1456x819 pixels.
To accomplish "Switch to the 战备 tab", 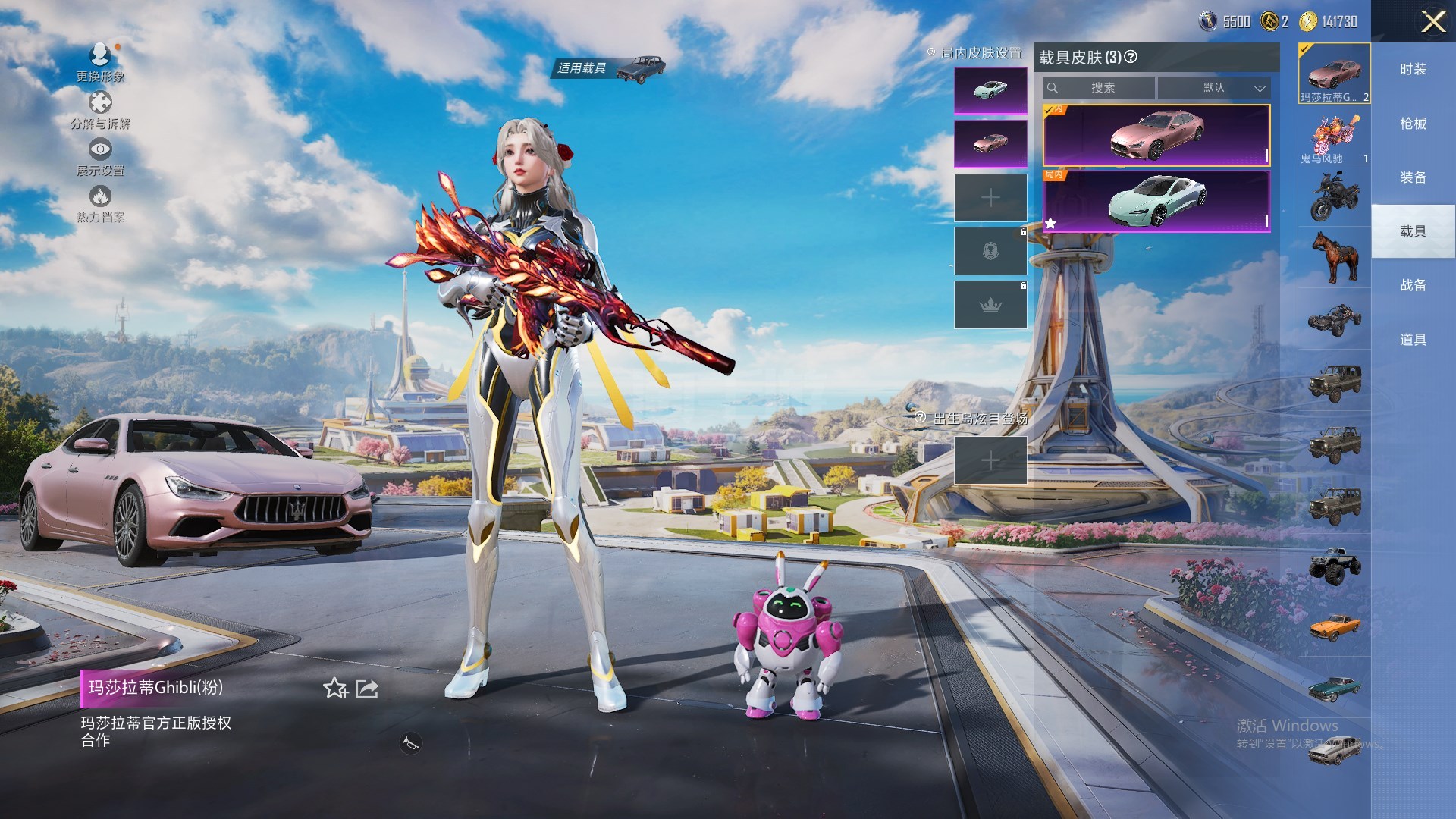I will [1413, 285].
